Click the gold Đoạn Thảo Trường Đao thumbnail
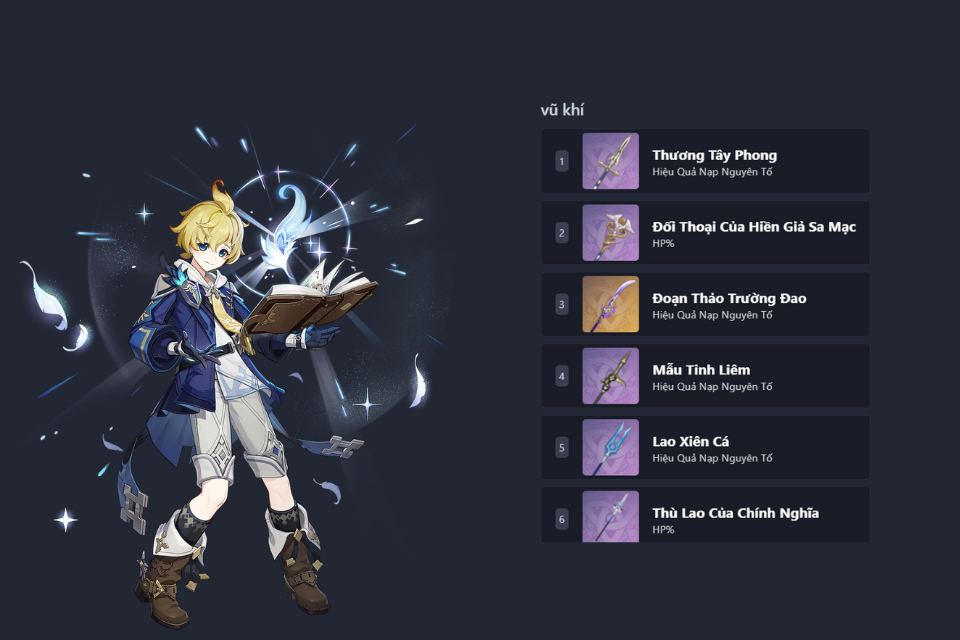The height and width of the screenshot is (640, 960). pos(610,304)
